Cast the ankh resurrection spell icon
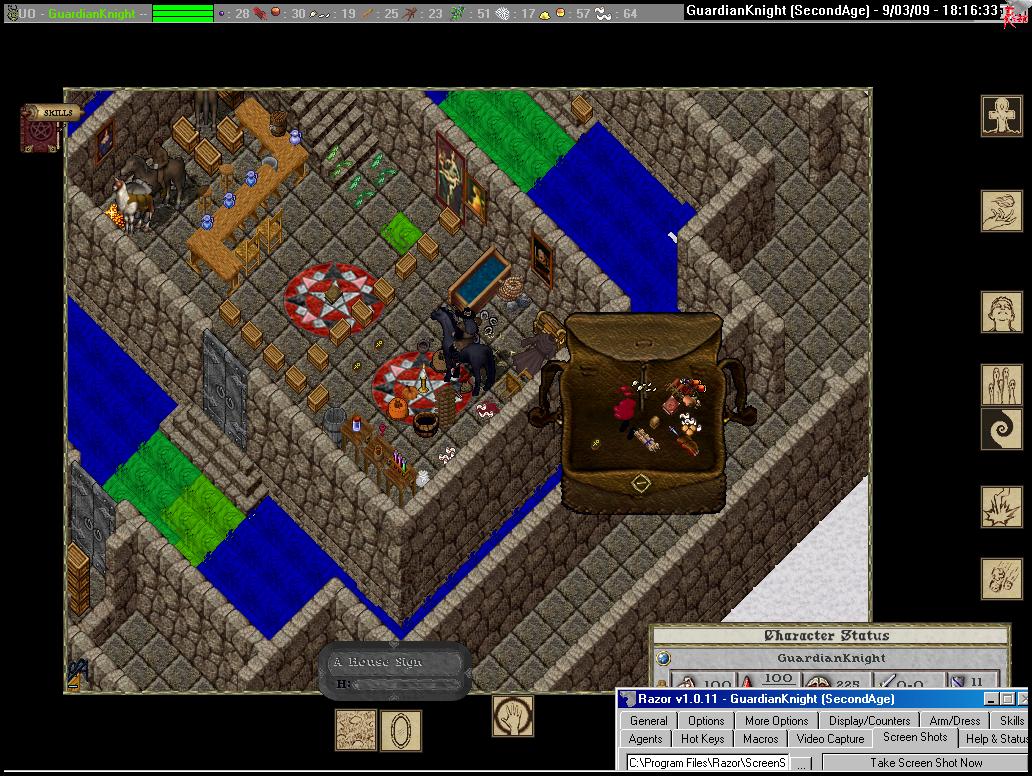Viewport: 1032px width, 776px height. (1001, 116)
